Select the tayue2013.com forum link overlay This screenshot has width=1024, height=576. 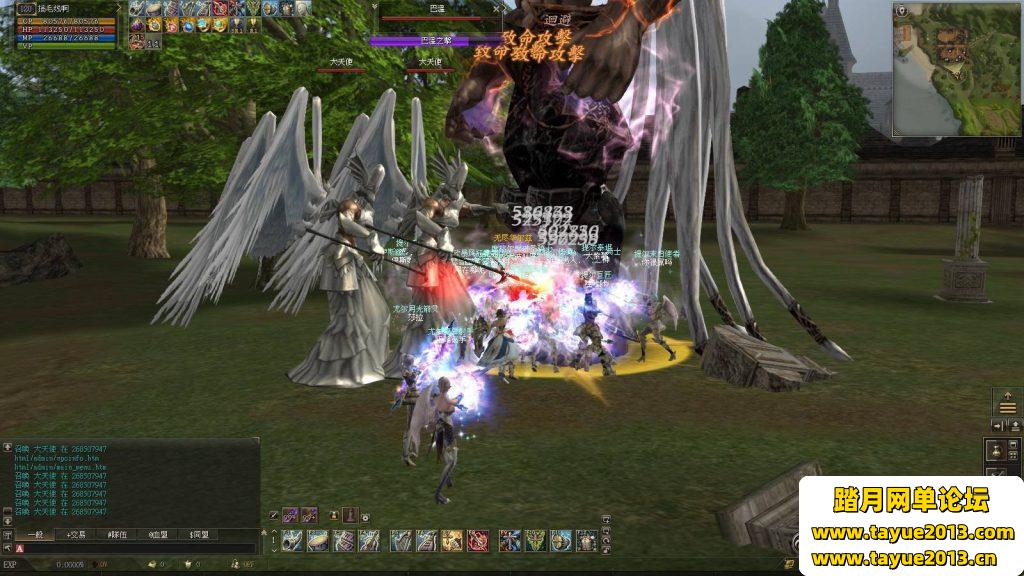coord(912,533)
